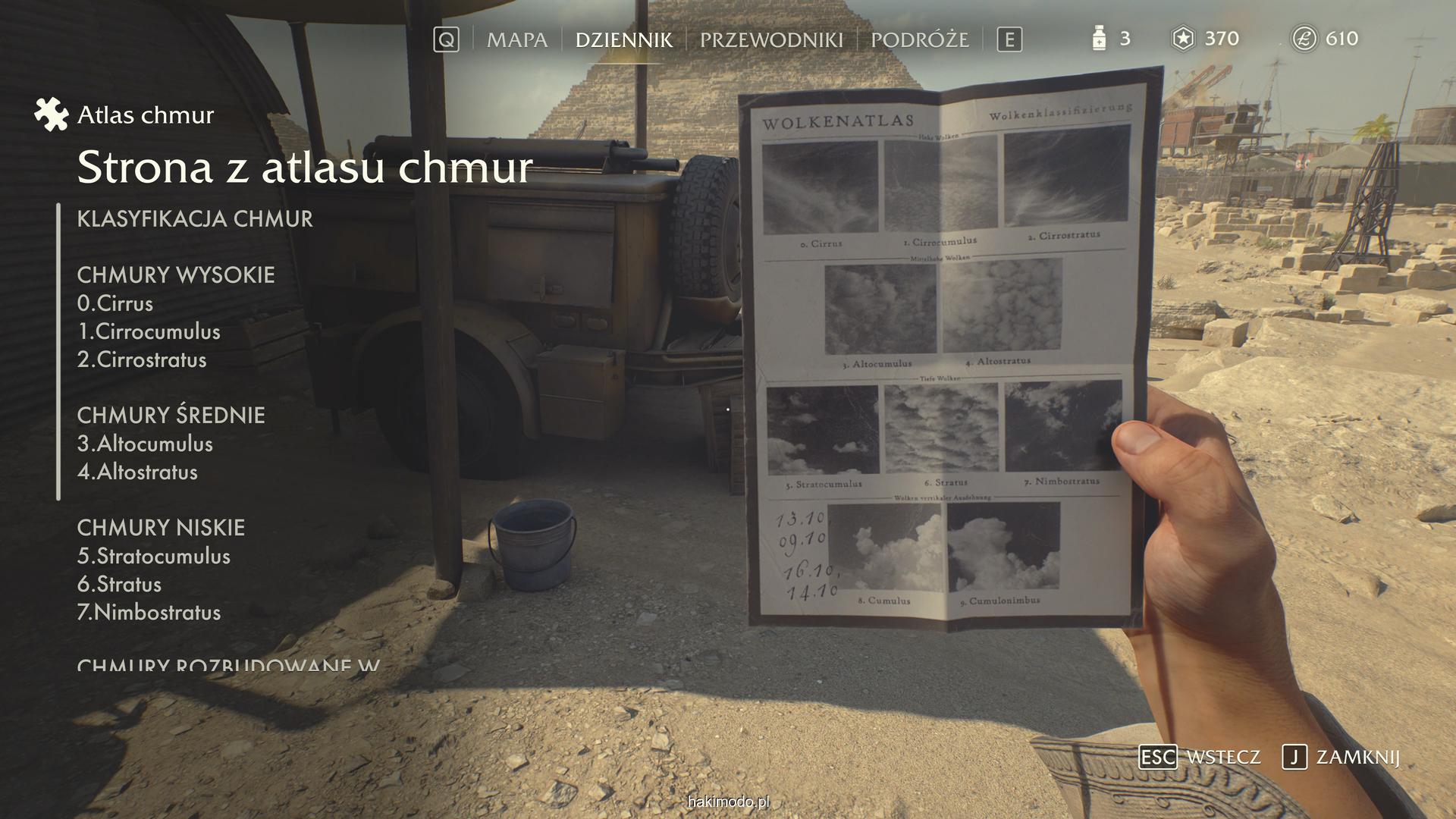The height and width of the screenshot is (819, 1456).
Task: Select the Dziennik tab
Action: pyautogui.click(x=623, y=39)
